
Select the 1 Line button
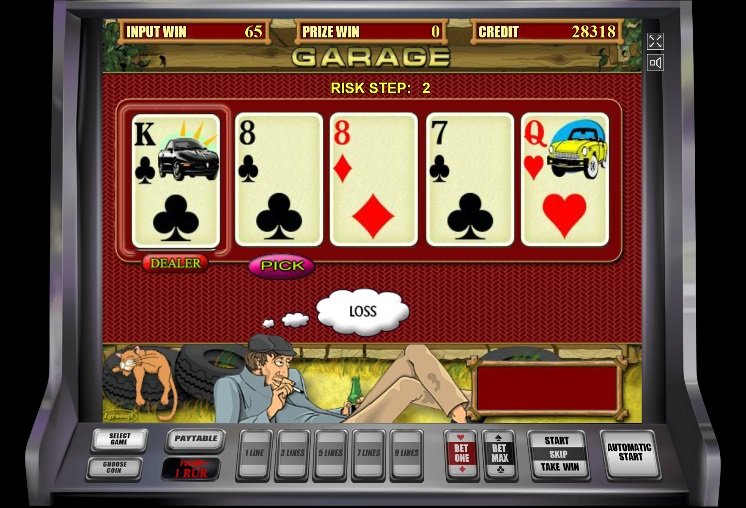tap(254, 456)
